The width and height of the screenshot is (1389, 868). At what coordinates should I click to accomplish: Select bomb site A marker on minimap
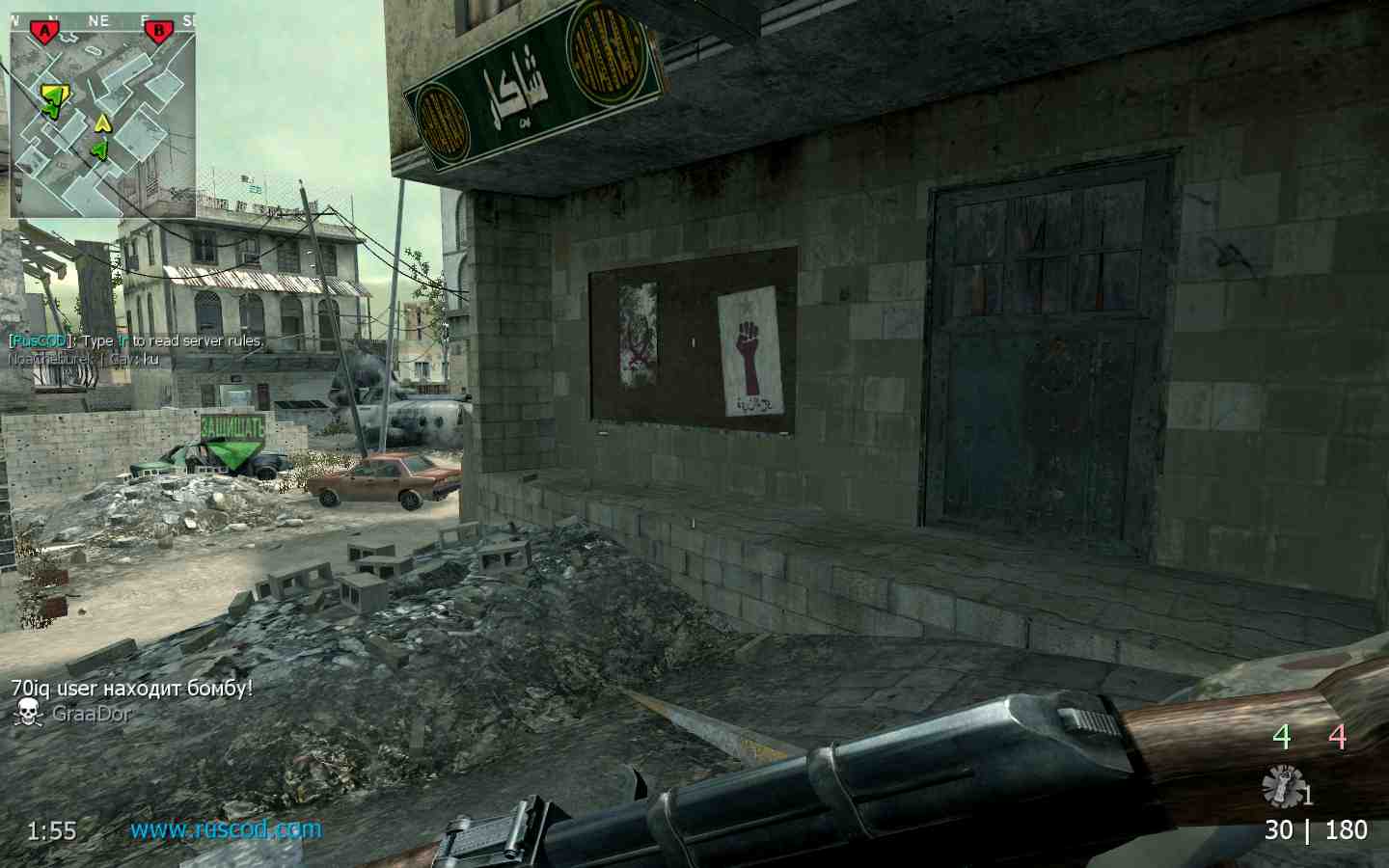(x=43, y=33)
